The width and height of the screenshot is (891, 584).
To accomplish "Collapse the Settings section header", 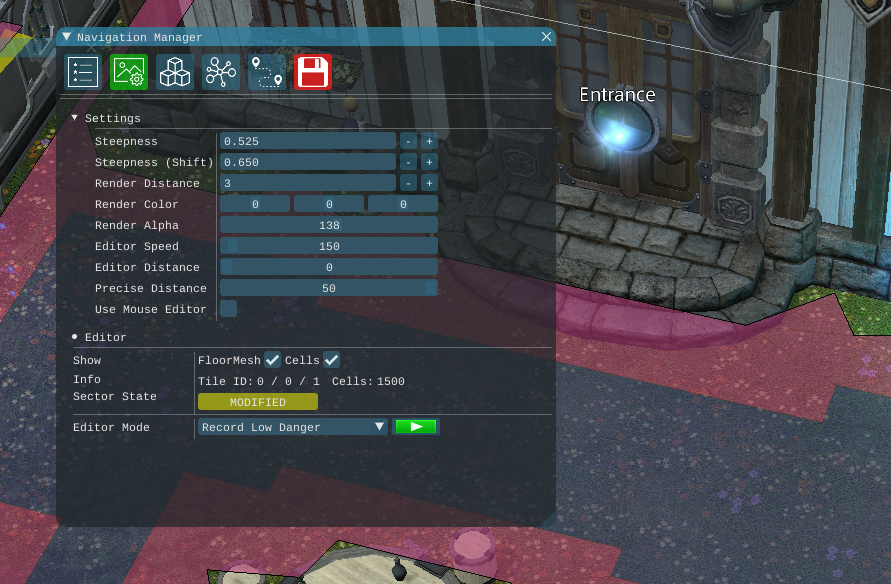I will (74, 118).
